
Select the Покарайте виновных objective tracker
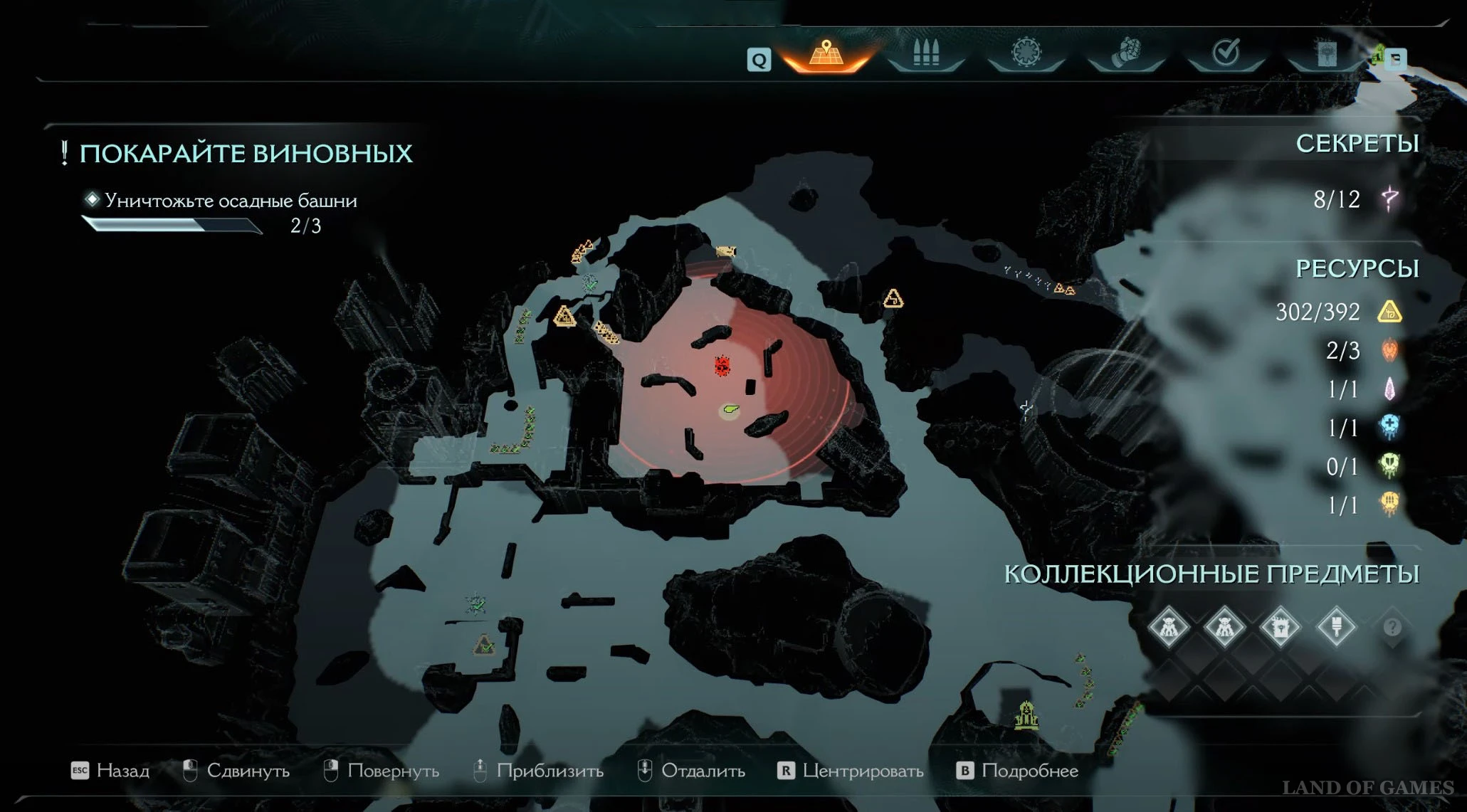246,154
